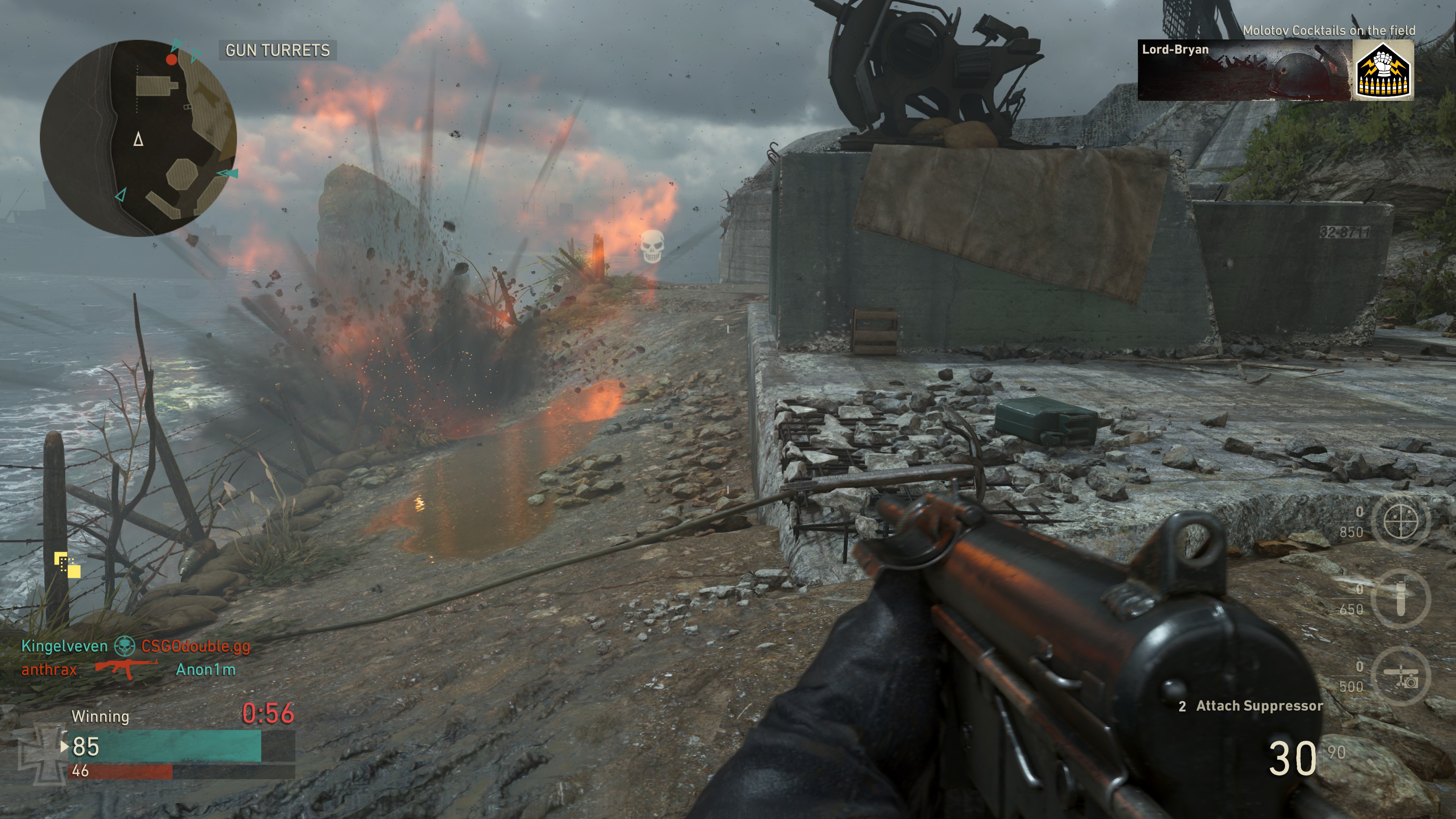The height and width of the screenshot is (819, 1456).
Task: Activate the bomb scorestreak icon
Action: pos(1401,598)
